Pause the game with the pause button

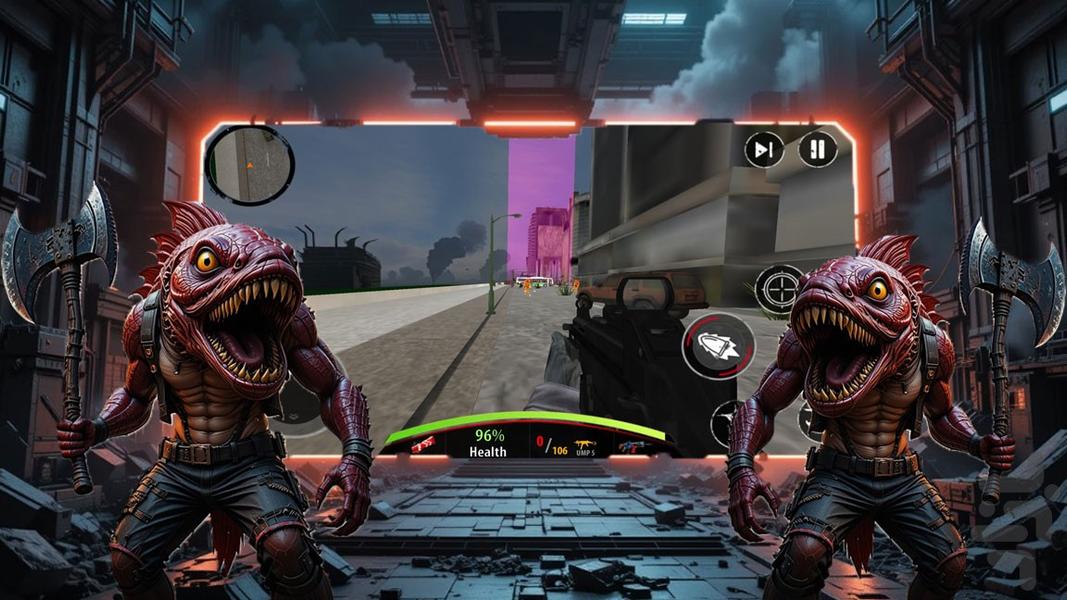pyautogui.click(x=817, y=150)
